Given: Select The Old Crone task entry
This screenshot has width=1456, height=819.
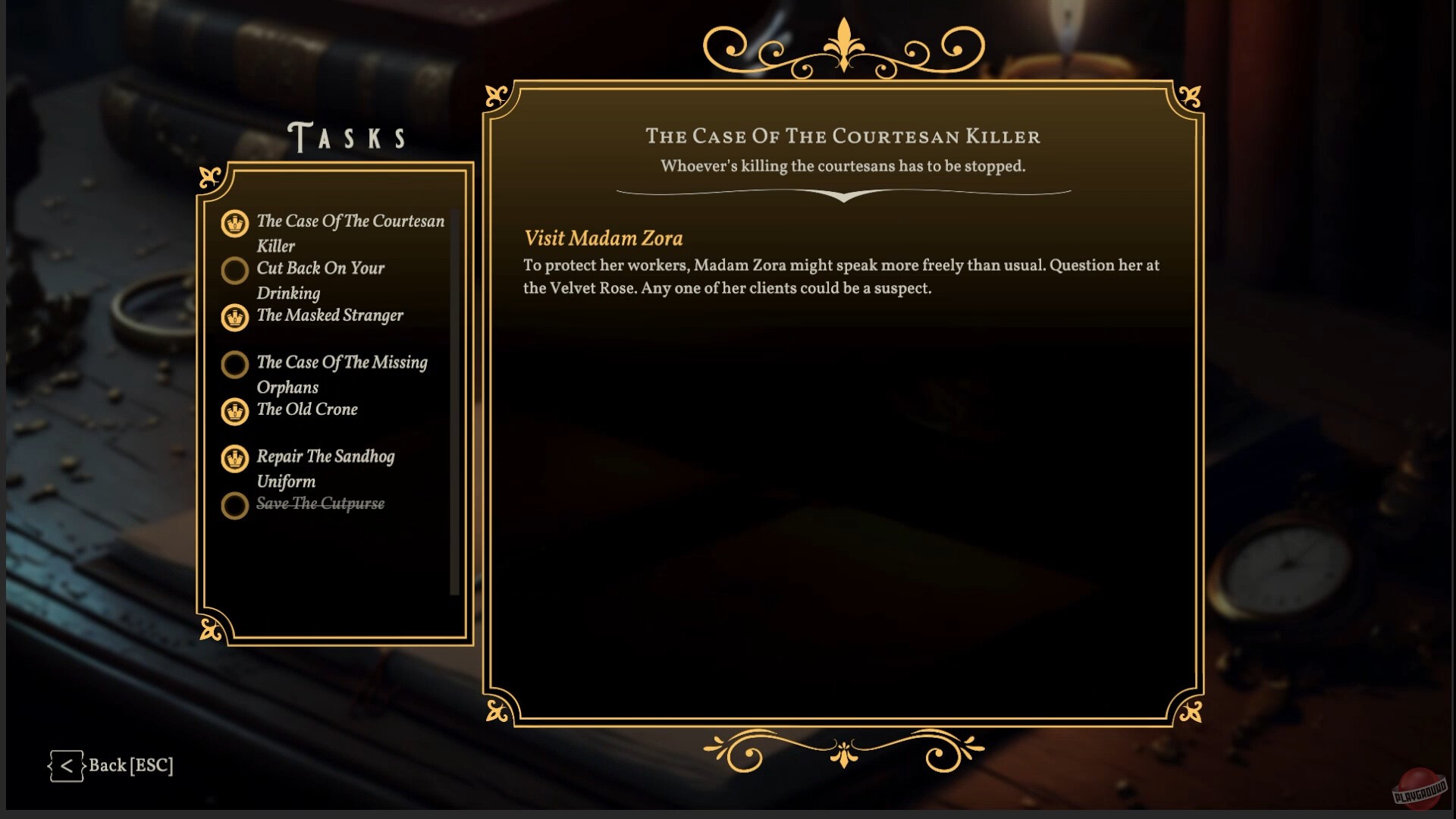Looking at the screenshot, I should 307,409.
